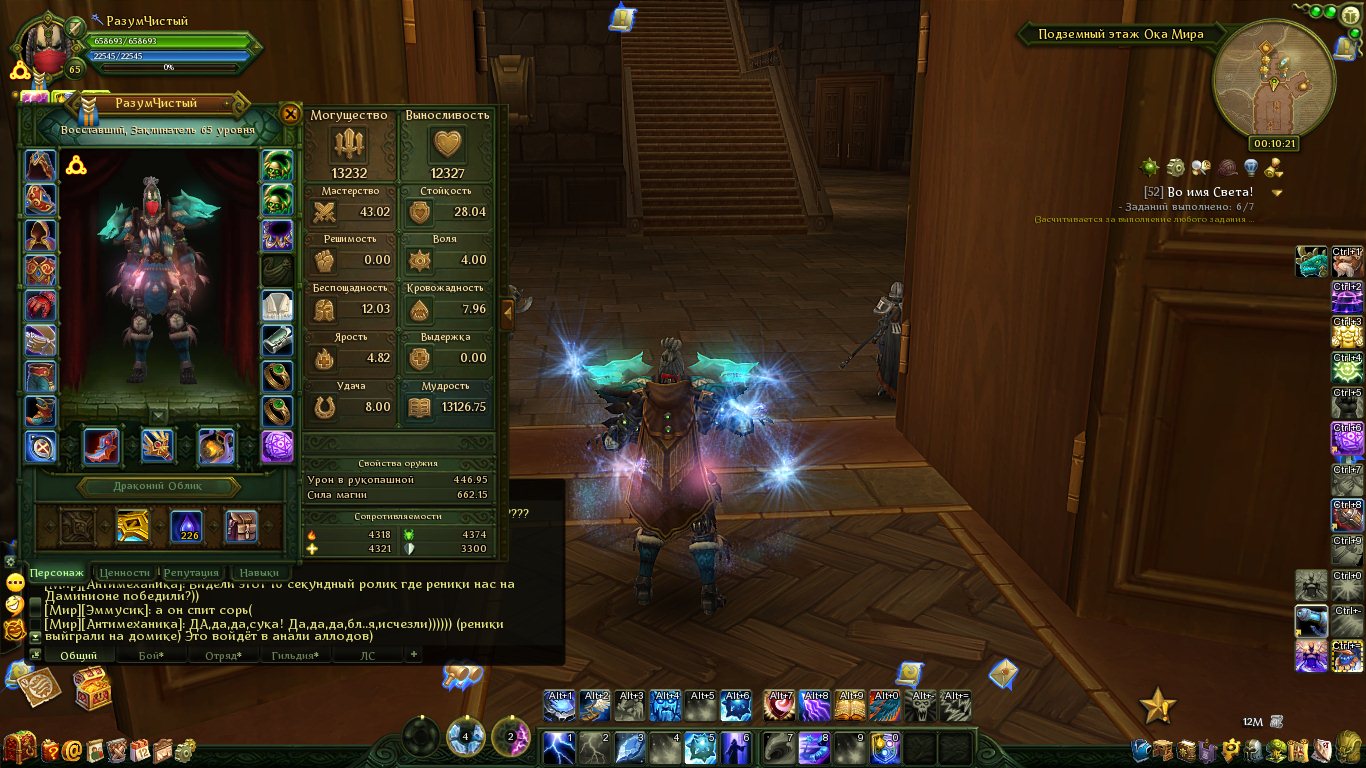Switch chat to the Гильдия tab
Image resolution: width=1366 pixels, height=768 pixels.
coord(295,656)
